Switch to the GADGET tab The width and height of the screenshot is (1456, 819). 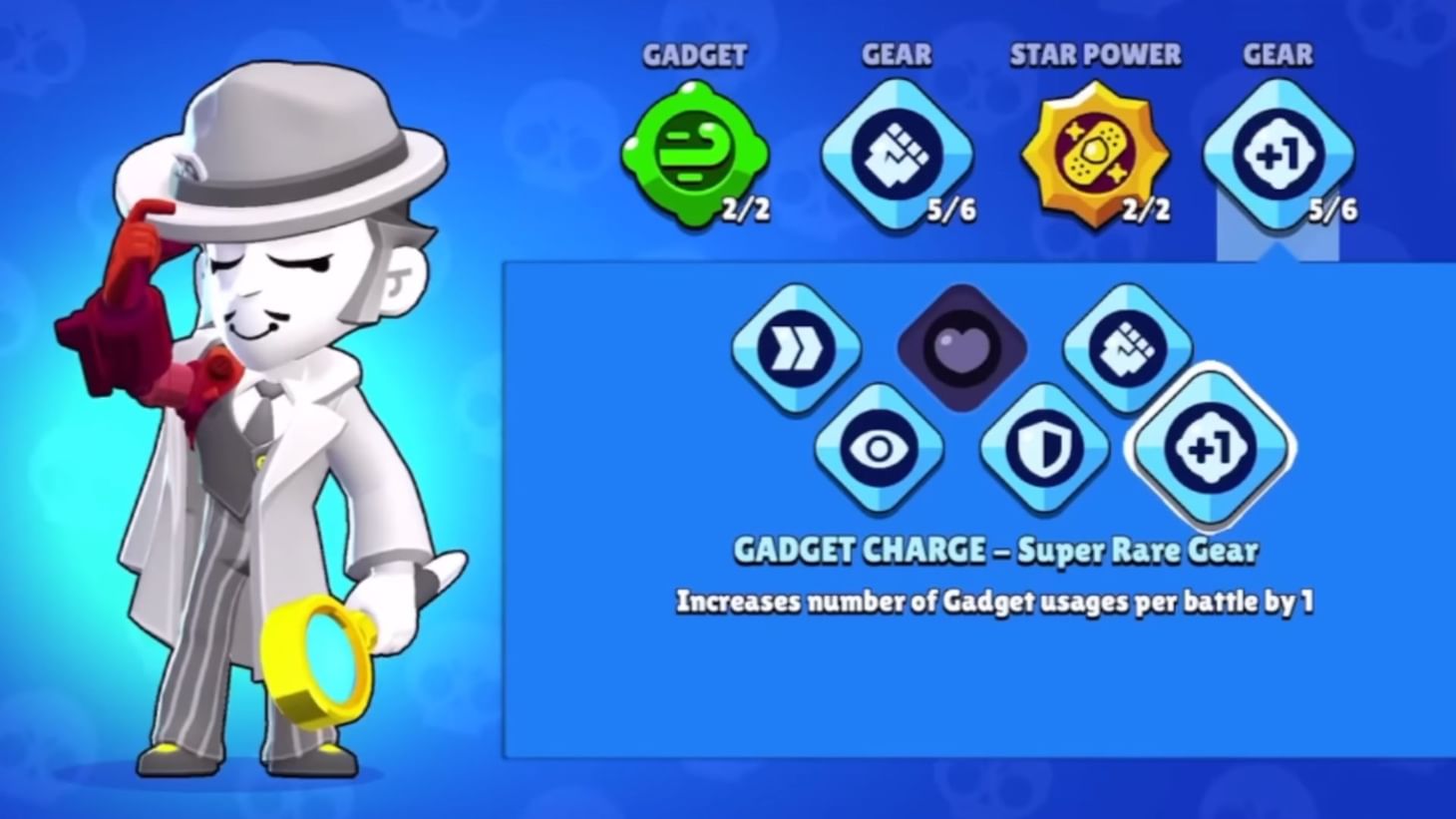pos(695,55)
